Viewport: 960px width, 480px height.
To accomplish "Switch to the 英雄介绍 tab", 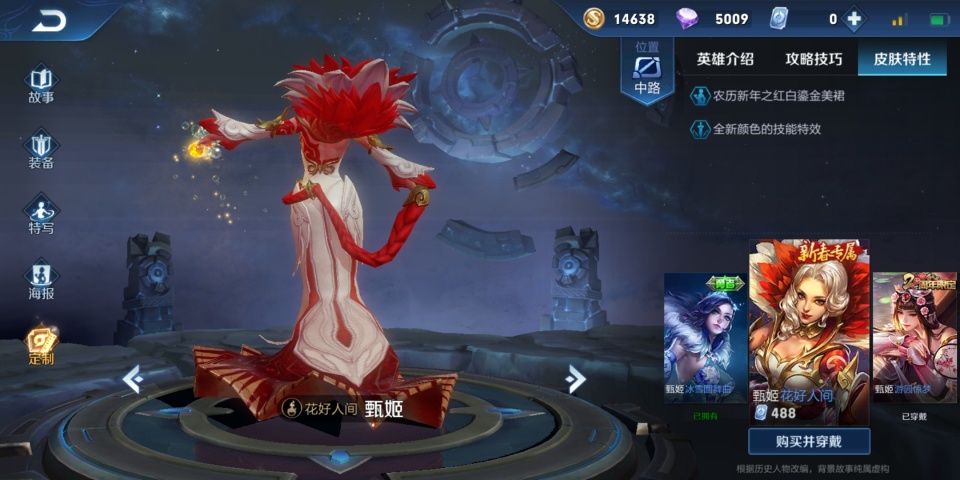I will [x=725, y=59].
